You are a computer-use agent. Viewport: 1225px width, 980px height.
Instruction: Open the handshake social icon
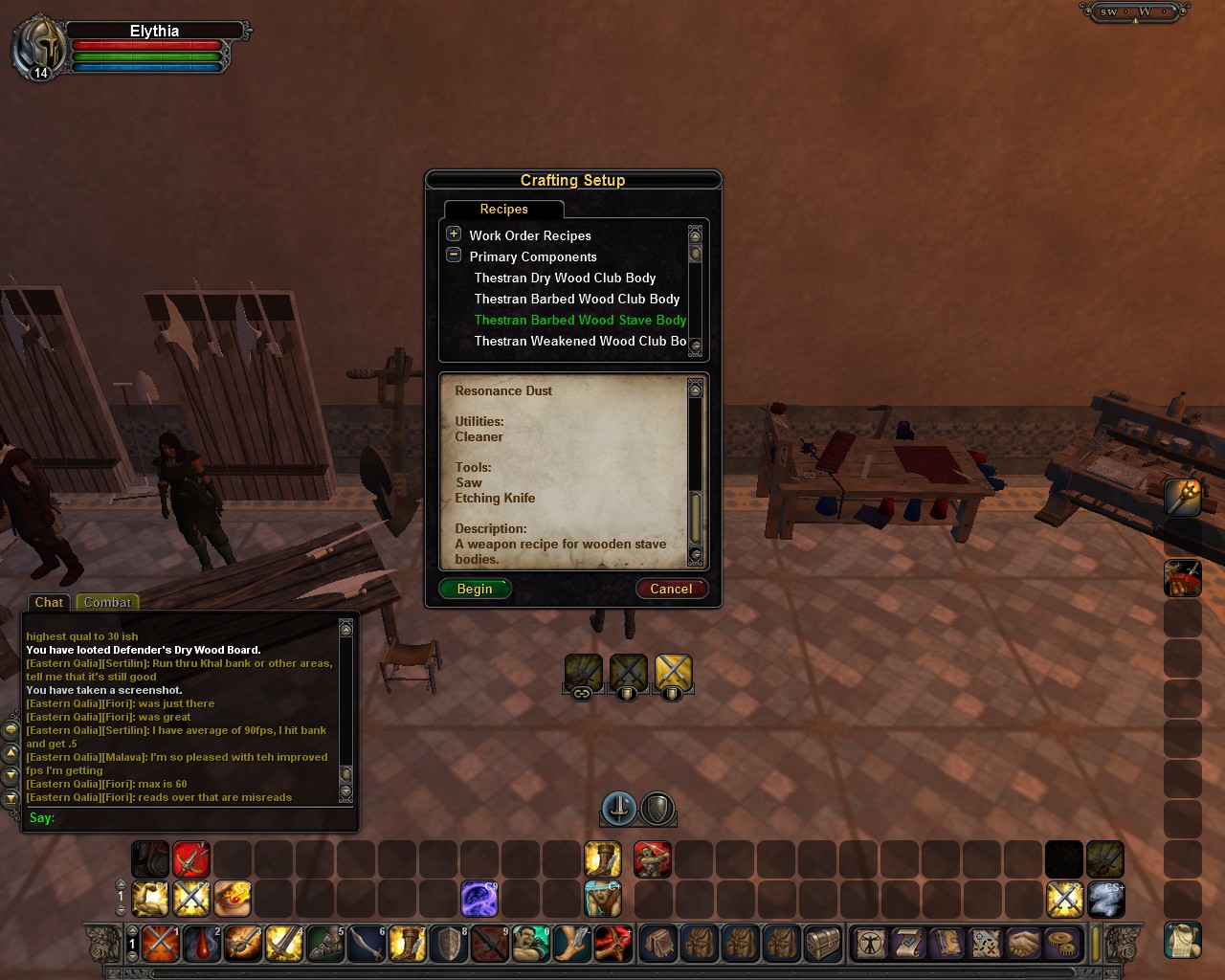[1023, 944]
